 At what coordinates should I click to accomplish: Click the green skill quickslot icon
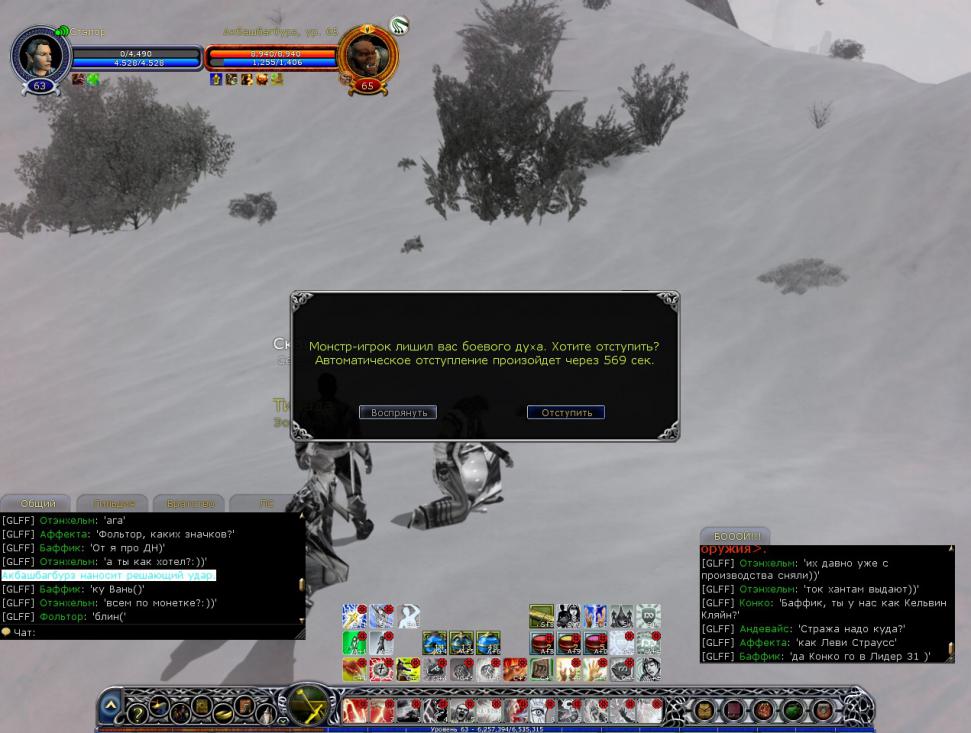coord(354,642)
